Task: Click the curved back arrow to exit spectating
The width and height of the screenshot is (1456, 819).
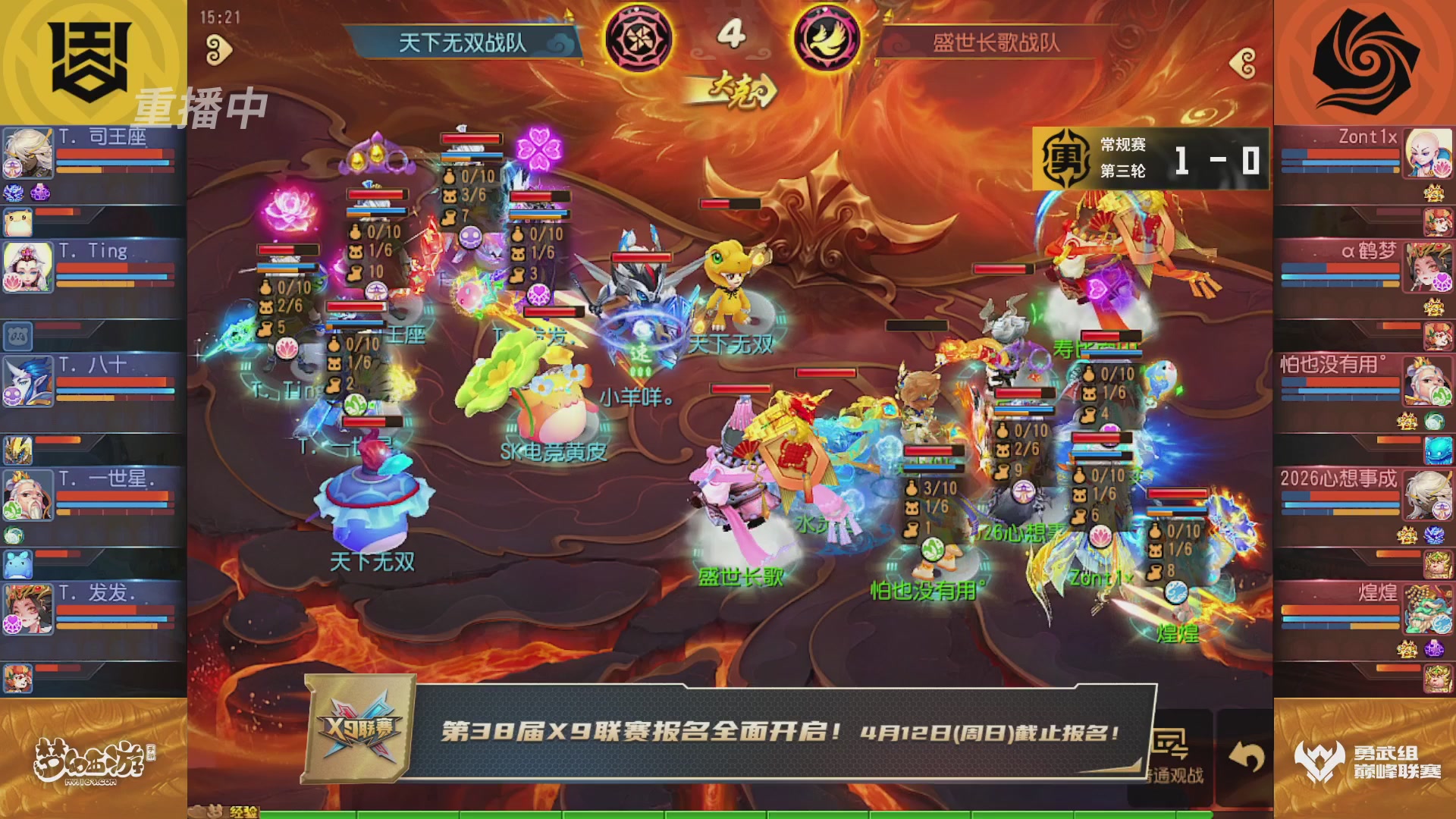Action: pos(1247,755)
